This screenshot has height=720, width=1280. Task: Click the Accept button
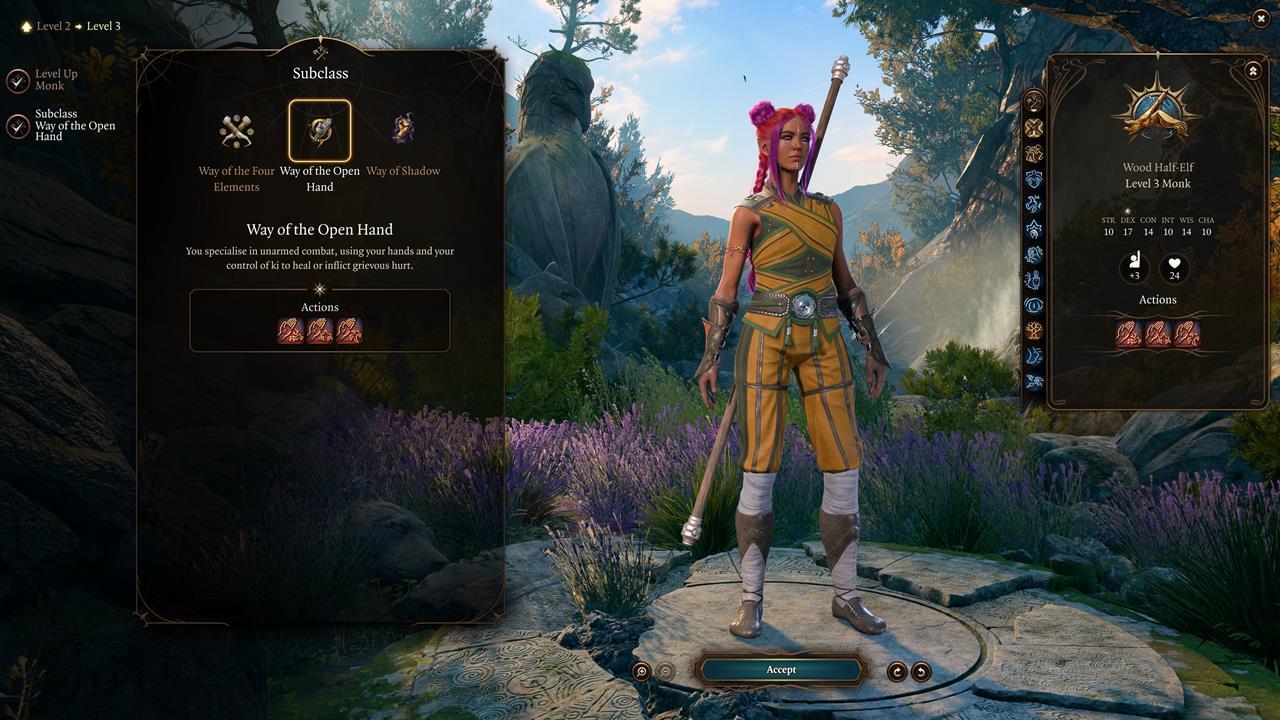(x=781, y=669)
